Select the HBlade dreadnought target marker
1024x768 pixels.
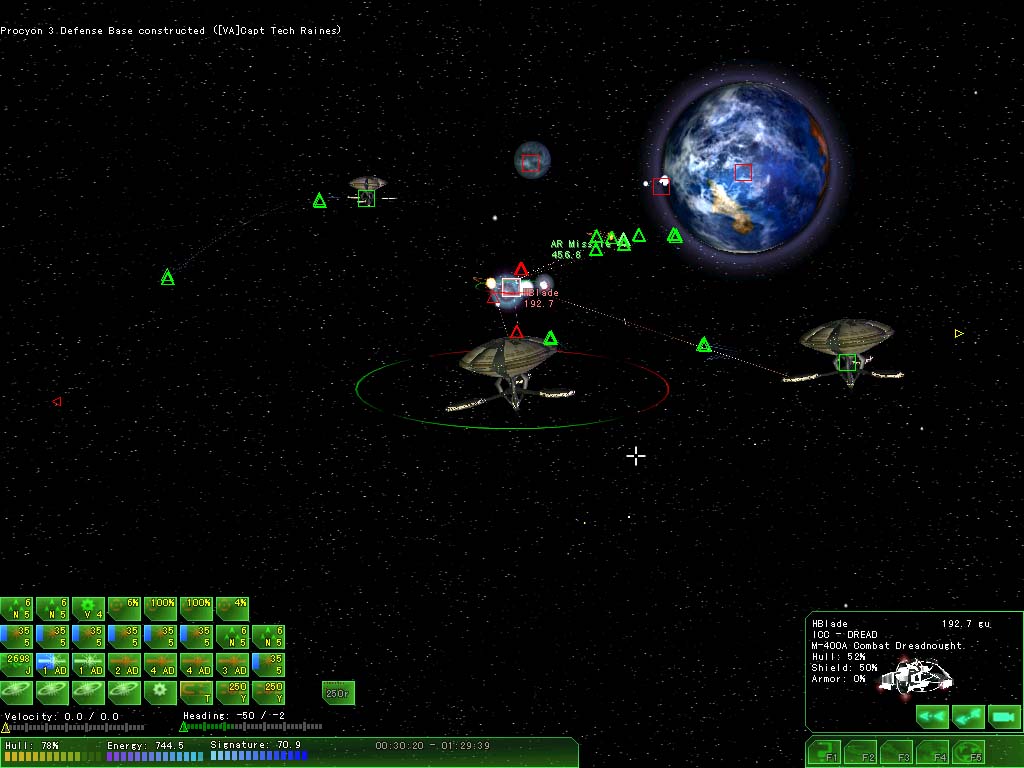click(510, 288)
